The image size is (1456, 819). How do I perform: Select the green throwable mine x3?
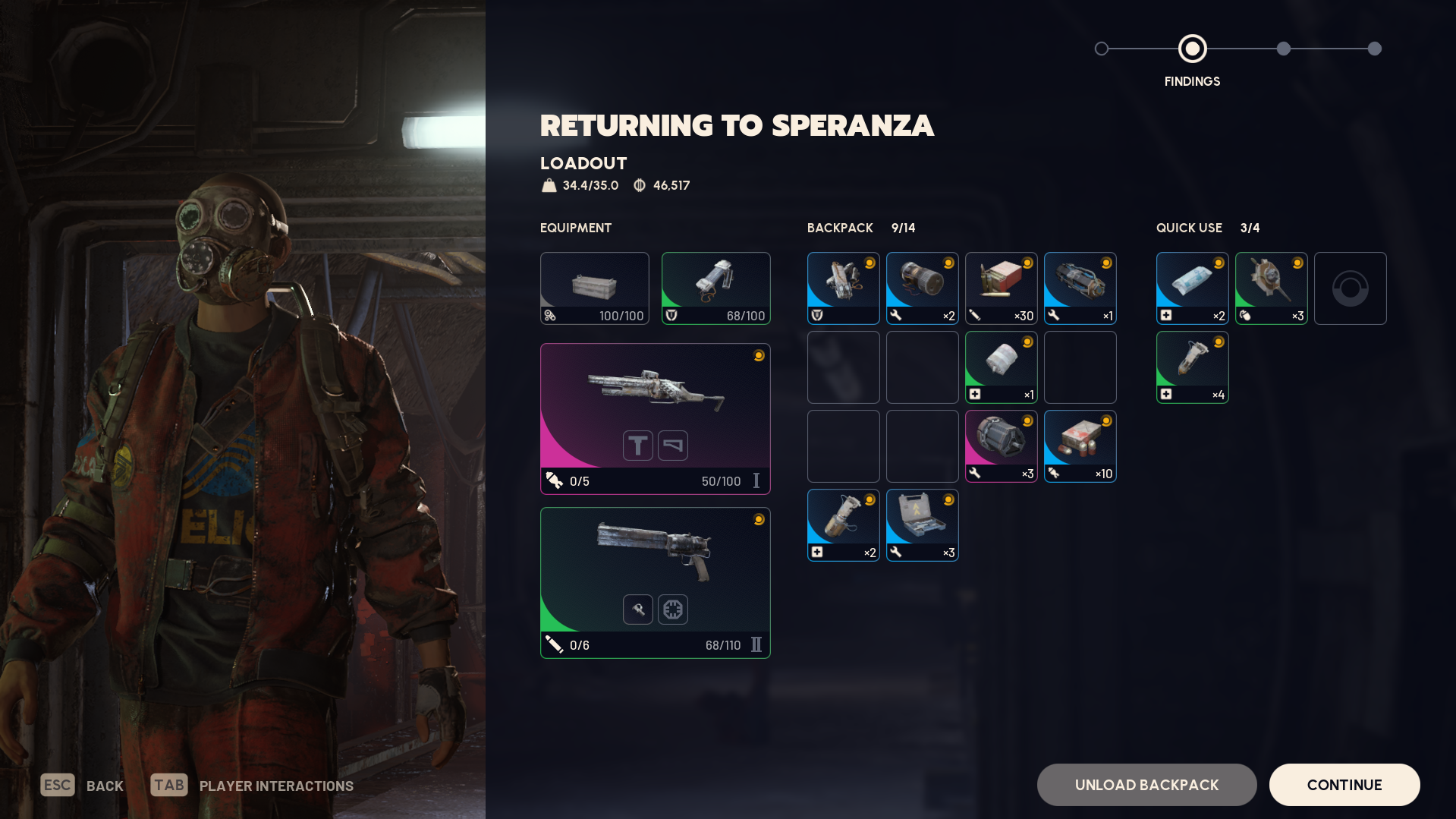coord(1271,288)
